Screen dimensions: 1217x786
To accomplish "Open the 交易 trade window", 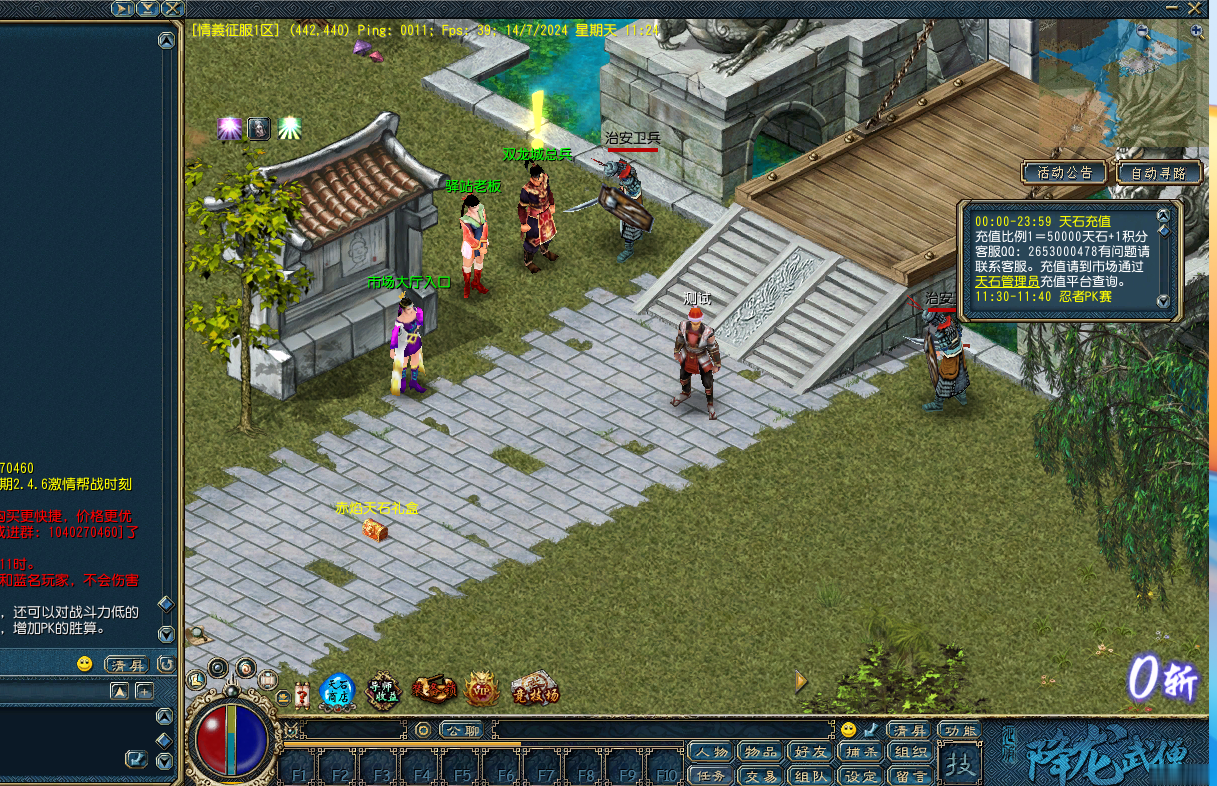I will tap(760, 775).
